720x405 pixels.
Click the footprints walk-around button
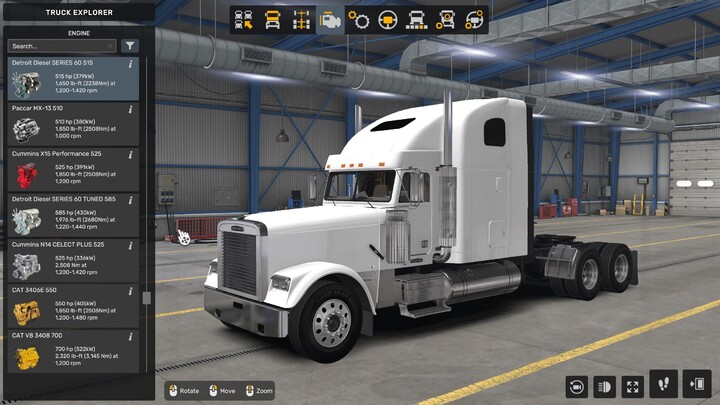[x=663, y=382]
